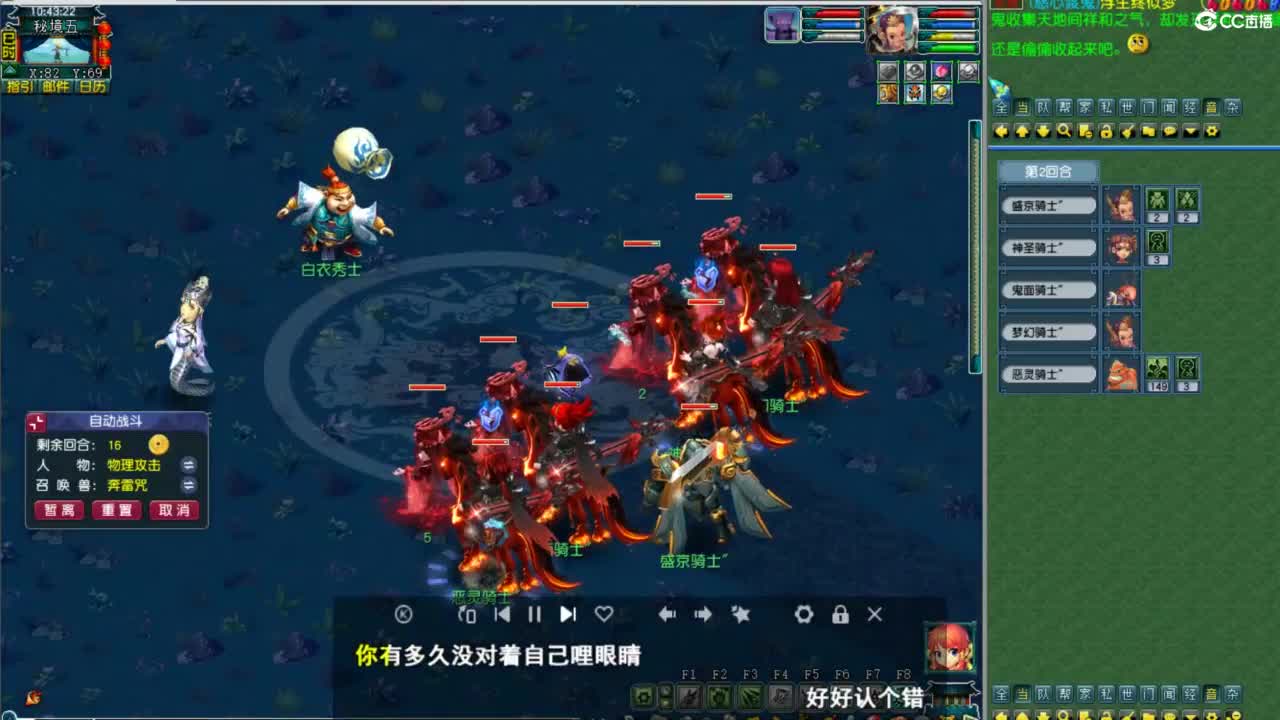Switch to the 世 chat tab
This screenshot has width=1280, height=720.
click(x=1126, y=106)
